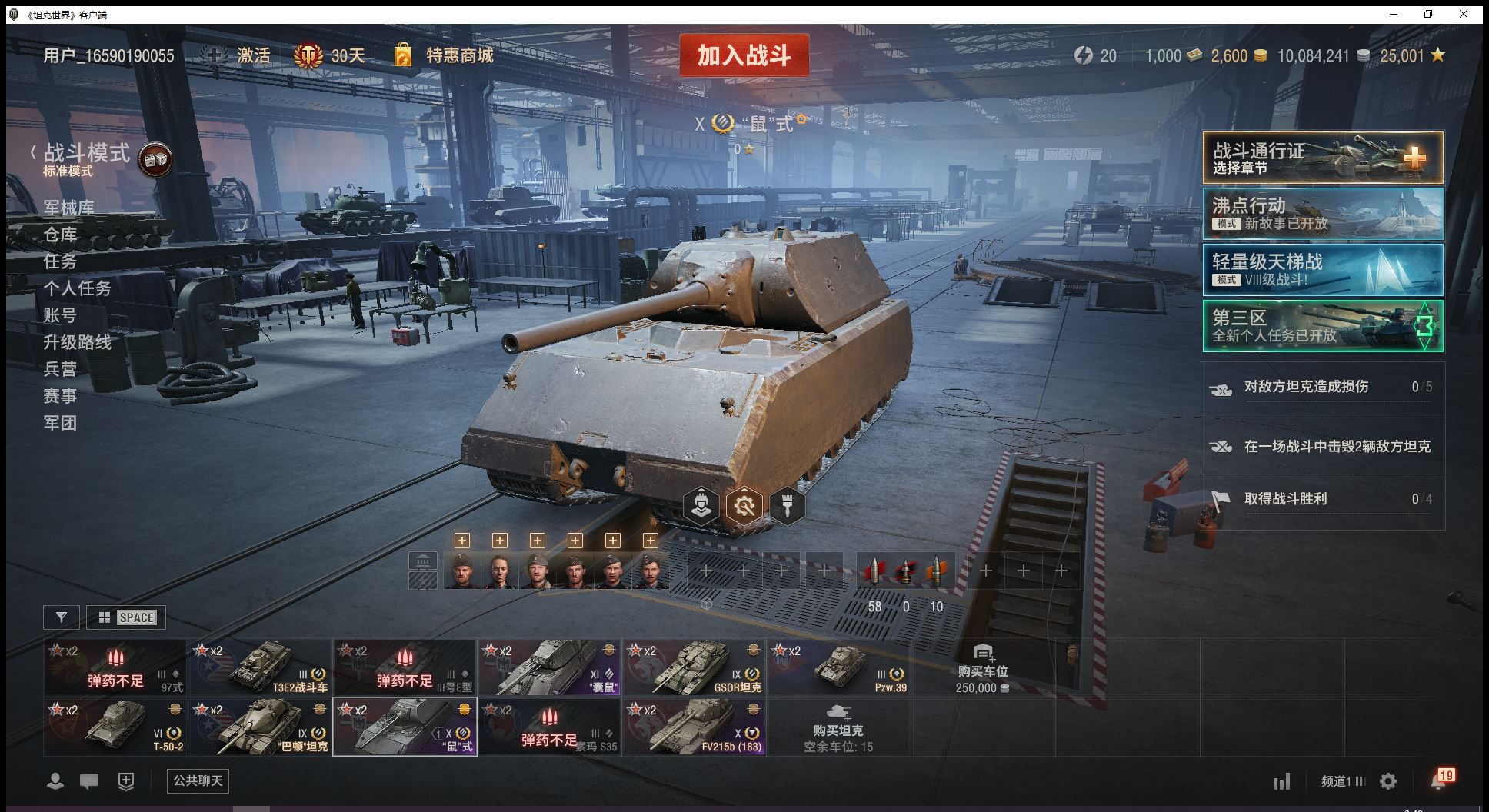Select the GSOR坦克 vehicle card
1489x812 pixels.
(x=695, y=667)
